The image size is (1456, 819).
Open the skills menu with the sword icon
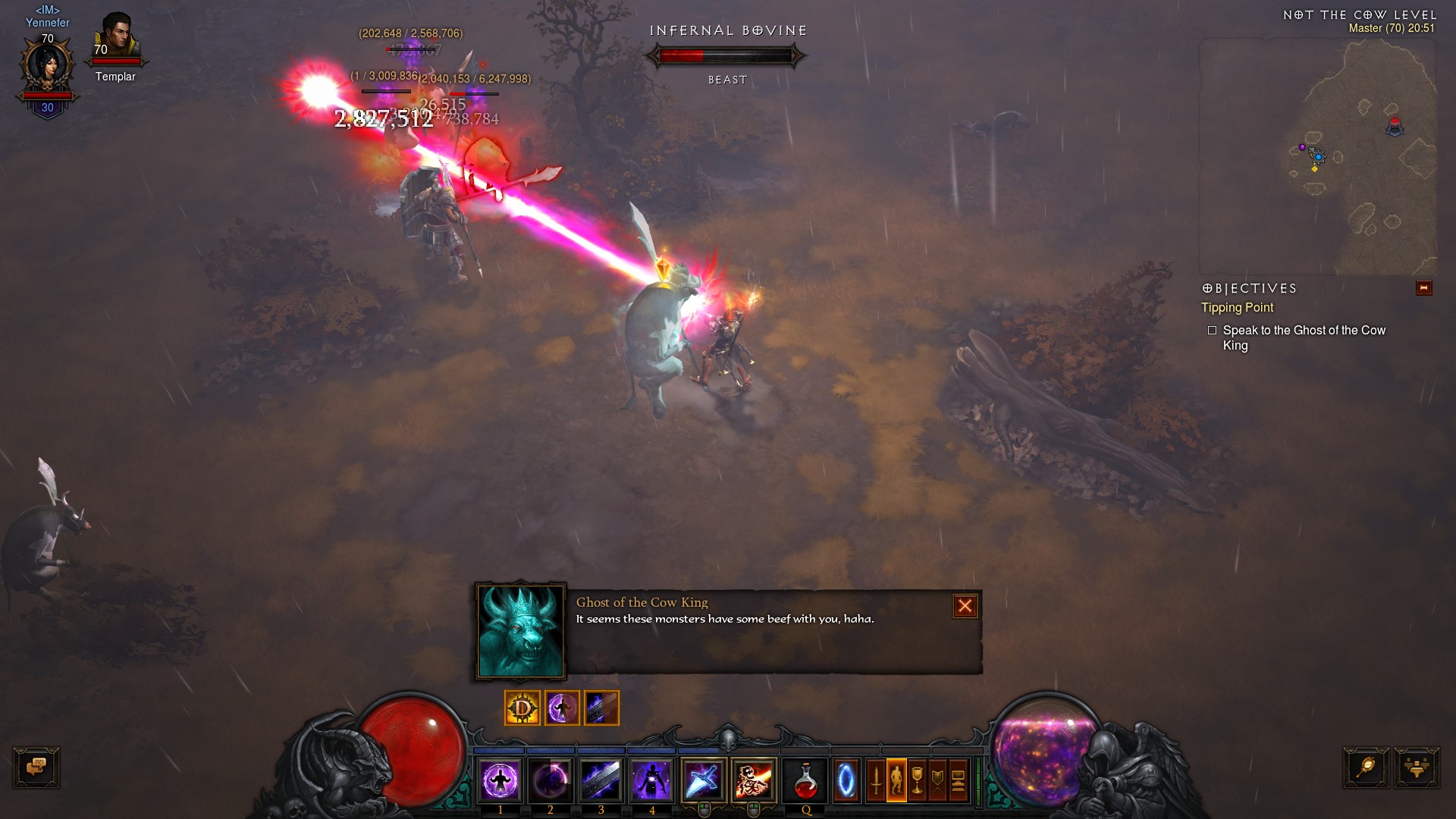876,780
